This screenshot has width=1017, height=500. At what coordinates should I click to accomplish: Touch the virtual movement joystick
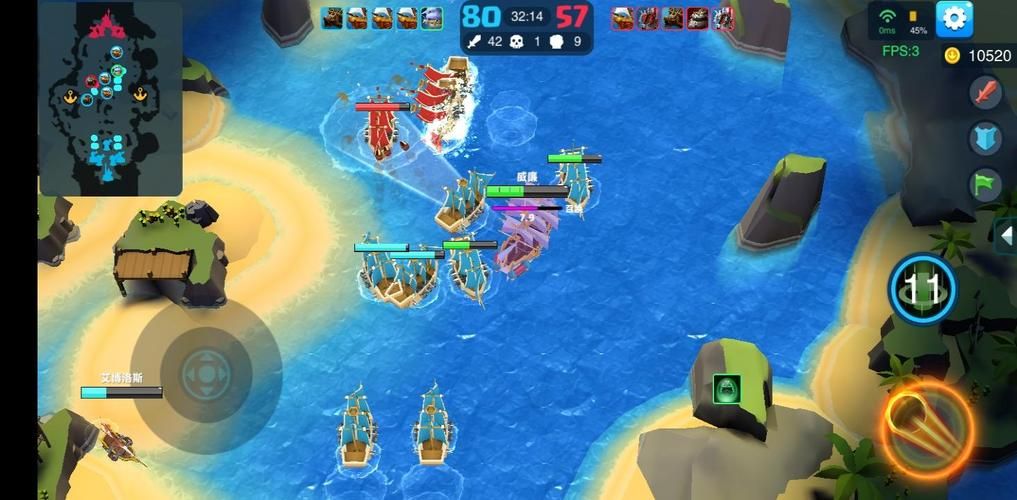click(207, 375)
